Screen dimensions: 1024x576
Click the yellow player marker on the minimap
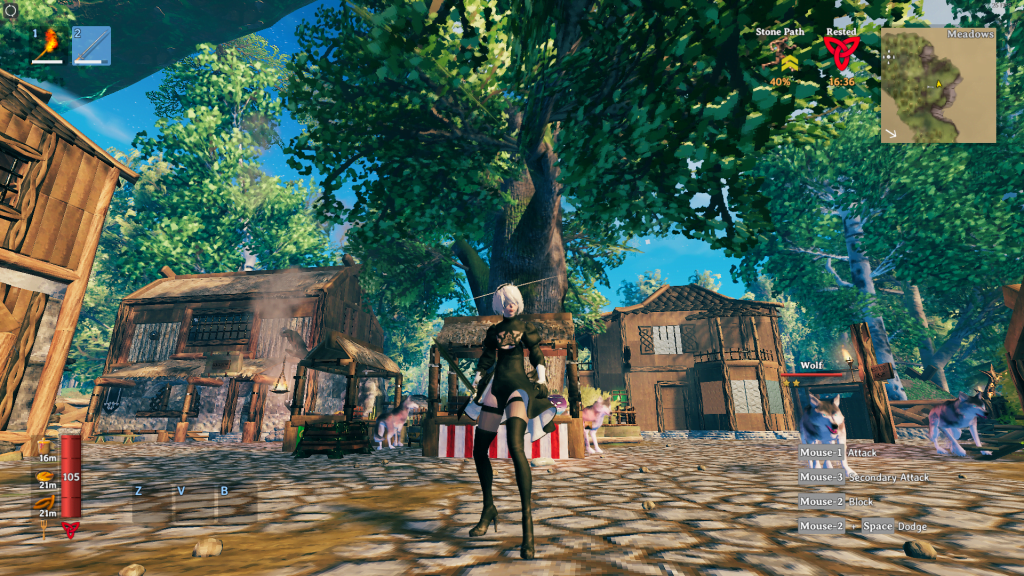tap(940, 84)
